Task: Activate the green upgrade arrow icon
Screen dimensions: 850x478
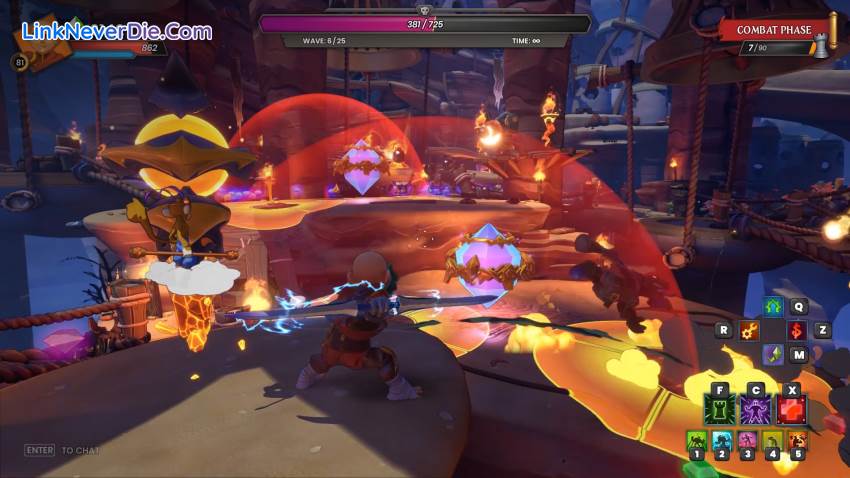Action: click(772, 308)
